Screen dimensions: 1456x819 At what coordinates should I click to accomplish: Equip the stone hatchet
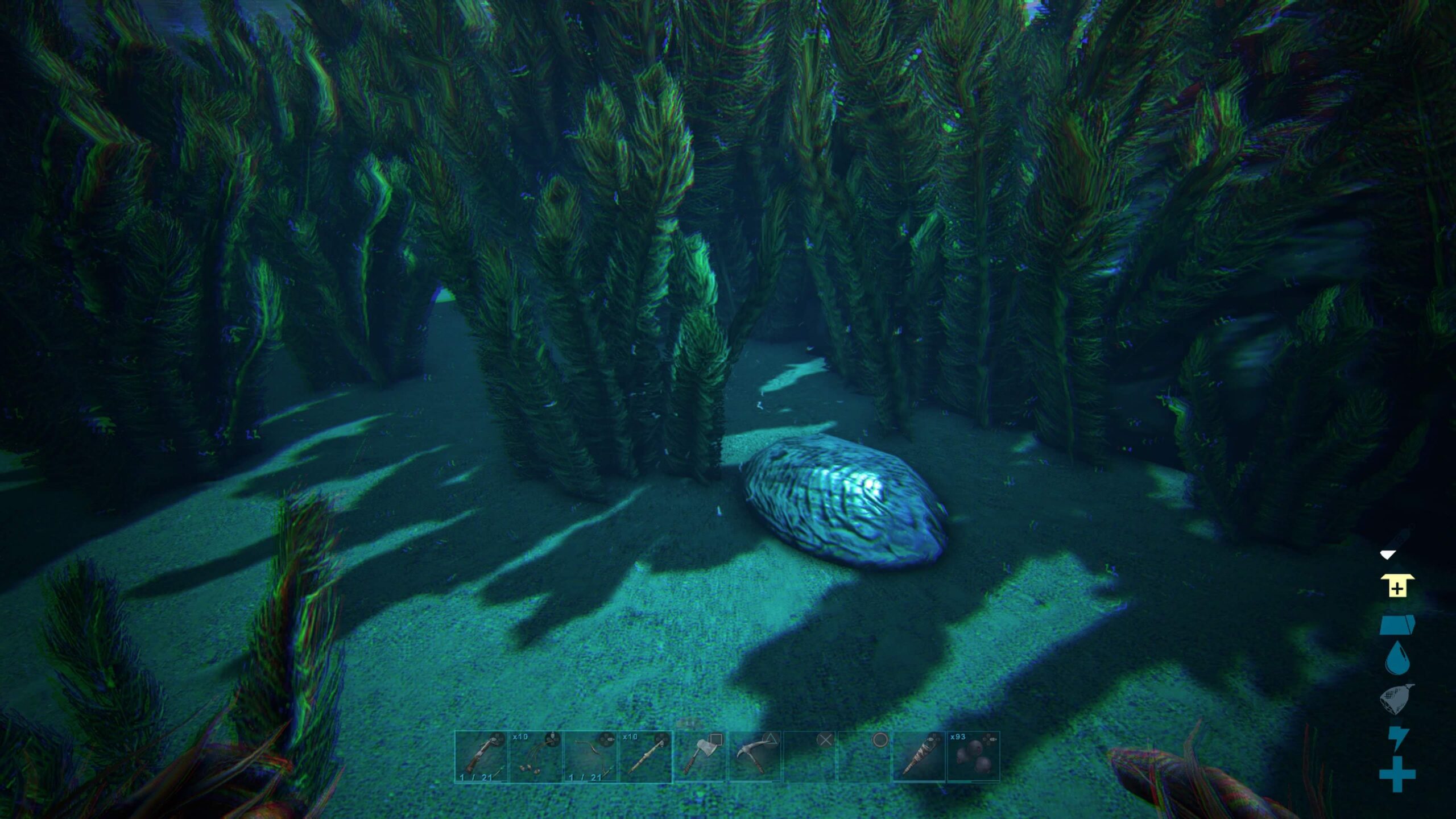[700, 756]
